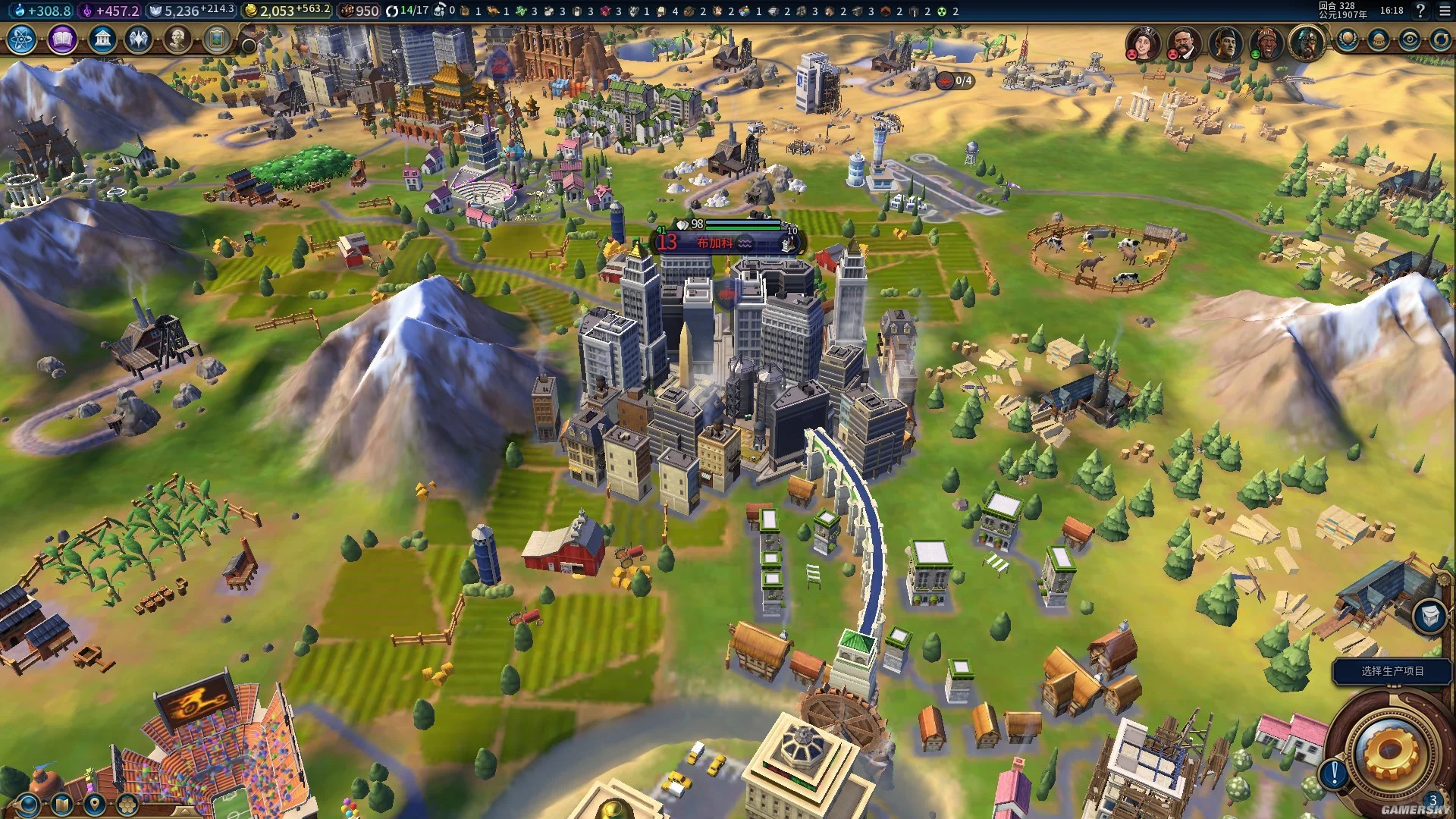The width and height of the screenshot is (1456, 819).
Task: Open the technology tree atom icon
Action: (22, 39)
